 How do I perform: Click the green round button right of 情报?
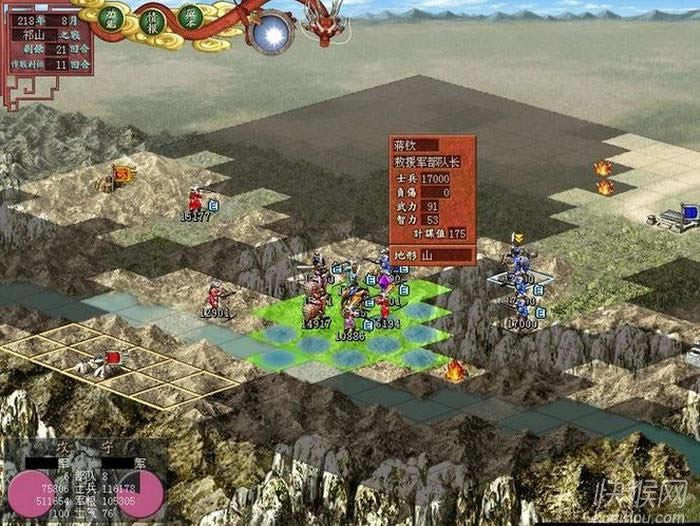click(x=190, y=17)
